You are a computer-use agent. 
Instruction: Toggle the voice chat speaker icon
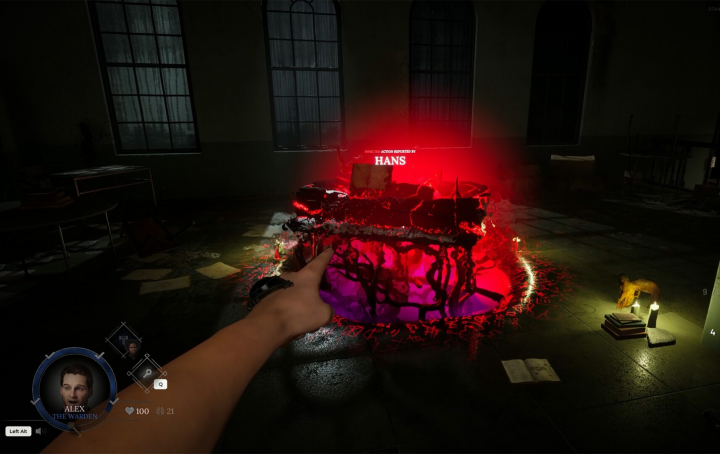tap(39, 432)
